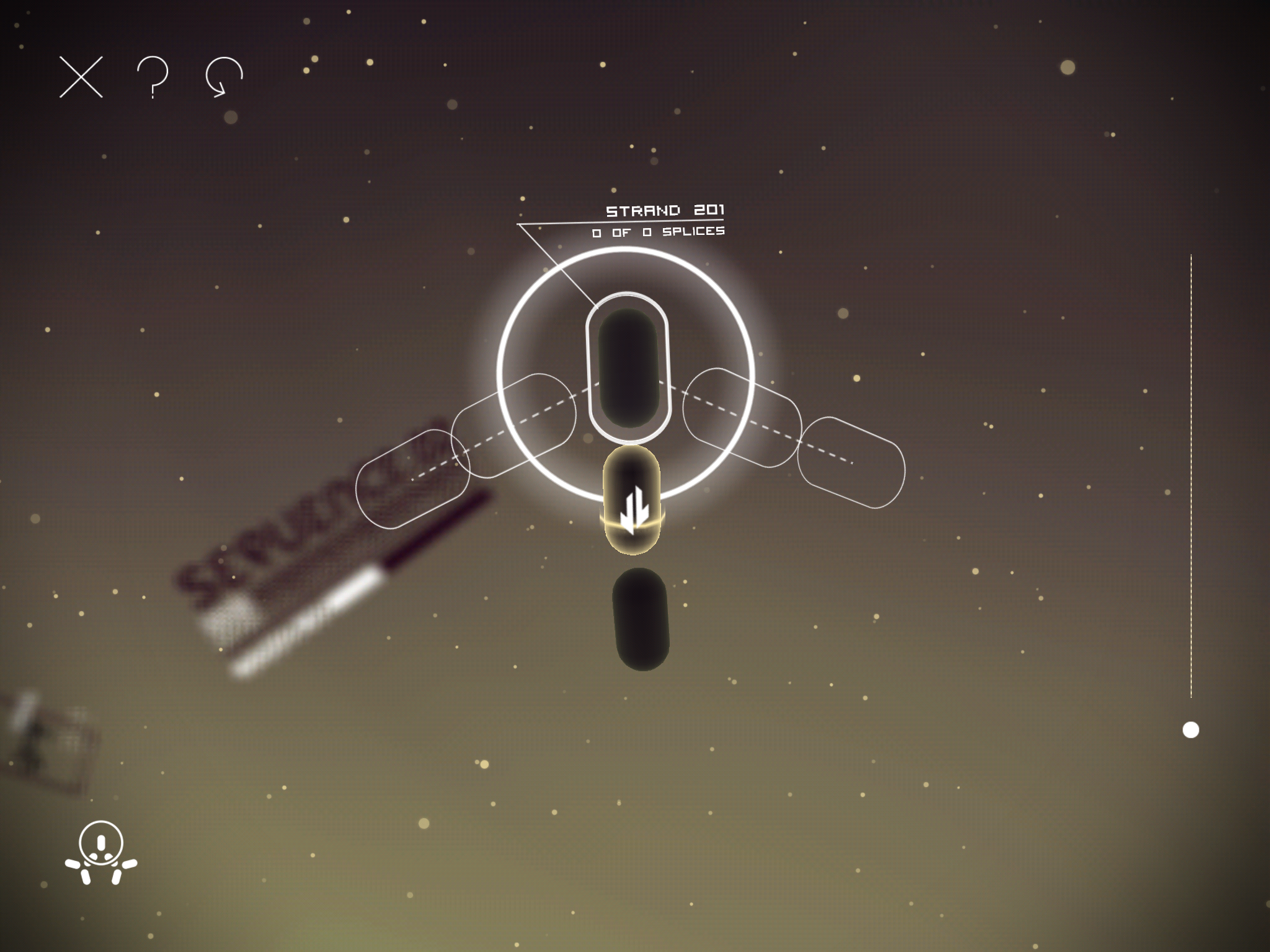This screenshot has width=1270, height=952.
Task: Open the splice layout icon
Action: pyautogui.click(x=101, y=852)
